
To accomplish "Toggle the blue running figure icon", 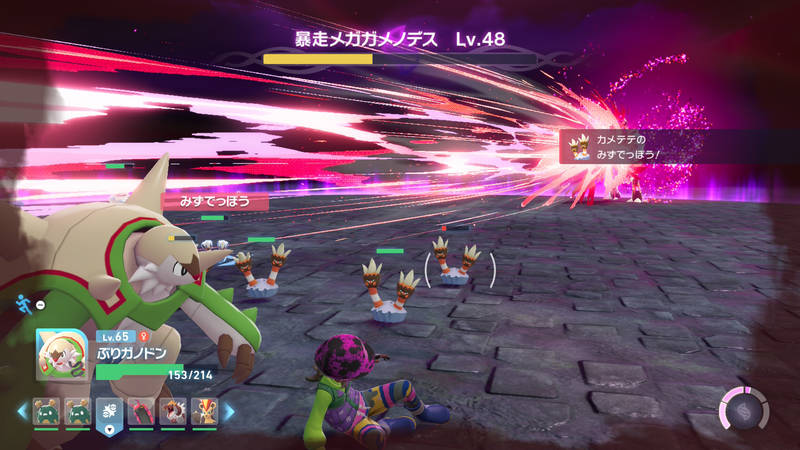I will point(22,303).
